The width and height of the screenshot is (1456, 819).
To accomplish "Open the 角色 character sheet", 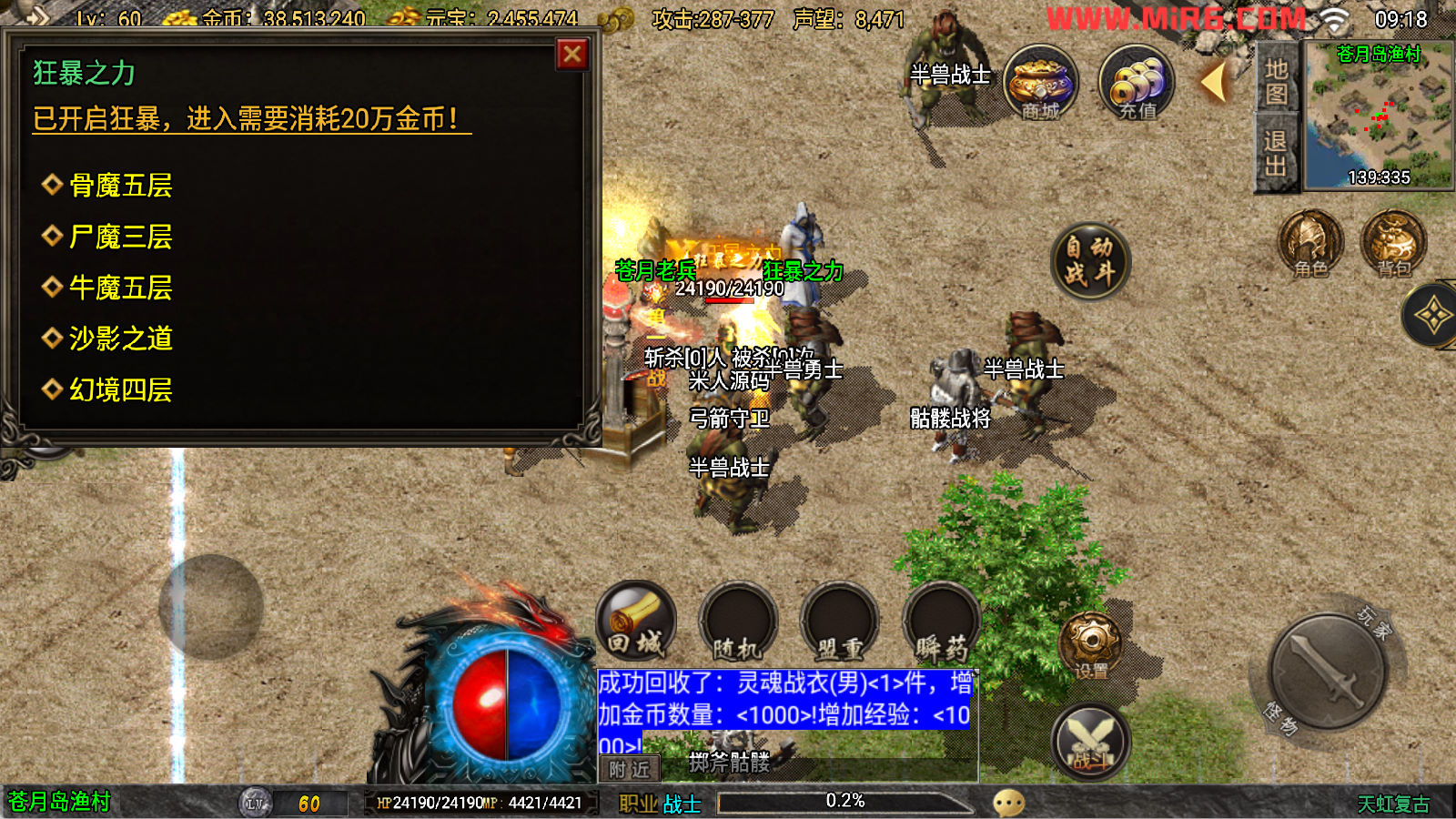I will point(1310,244).
